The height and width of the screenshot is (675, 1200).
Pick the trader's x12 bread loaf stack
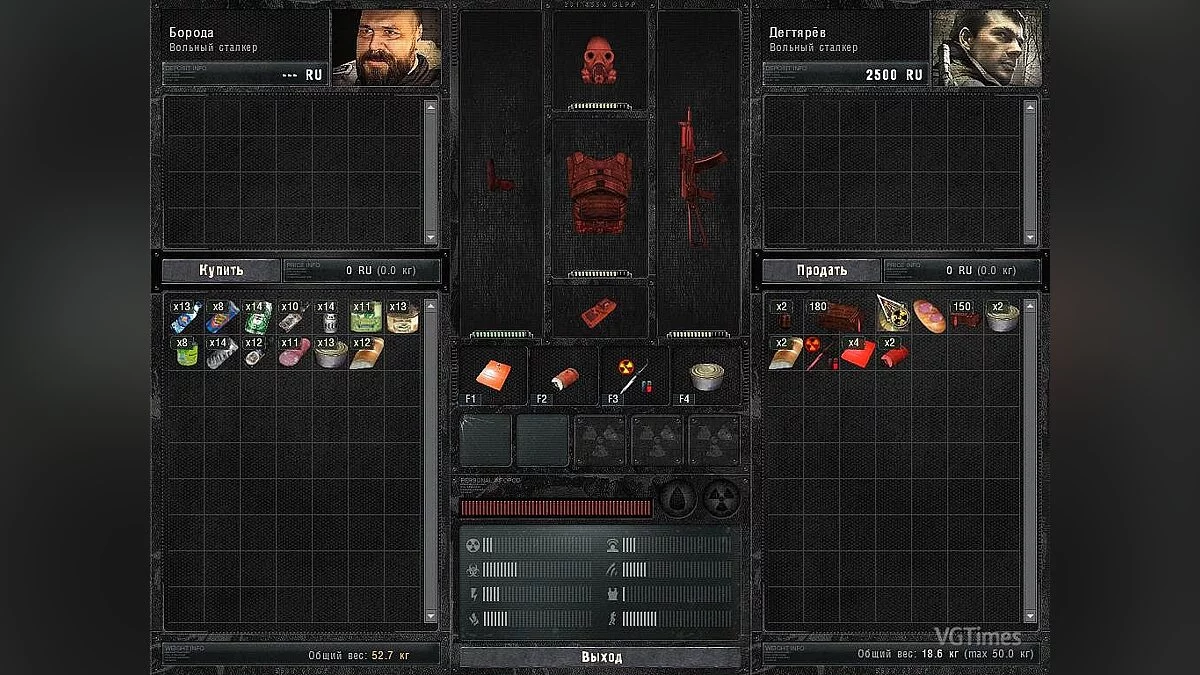point(366,352)
